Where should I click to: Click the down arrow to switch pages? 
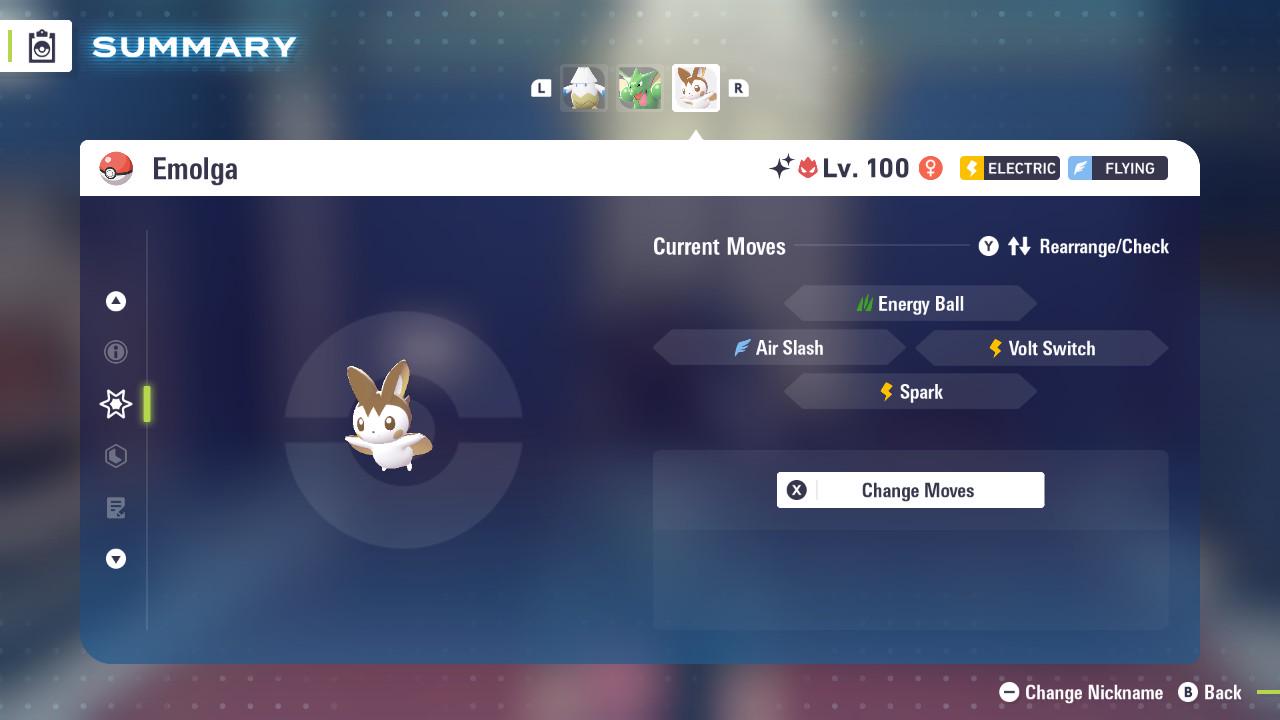(x=116, y=559)
